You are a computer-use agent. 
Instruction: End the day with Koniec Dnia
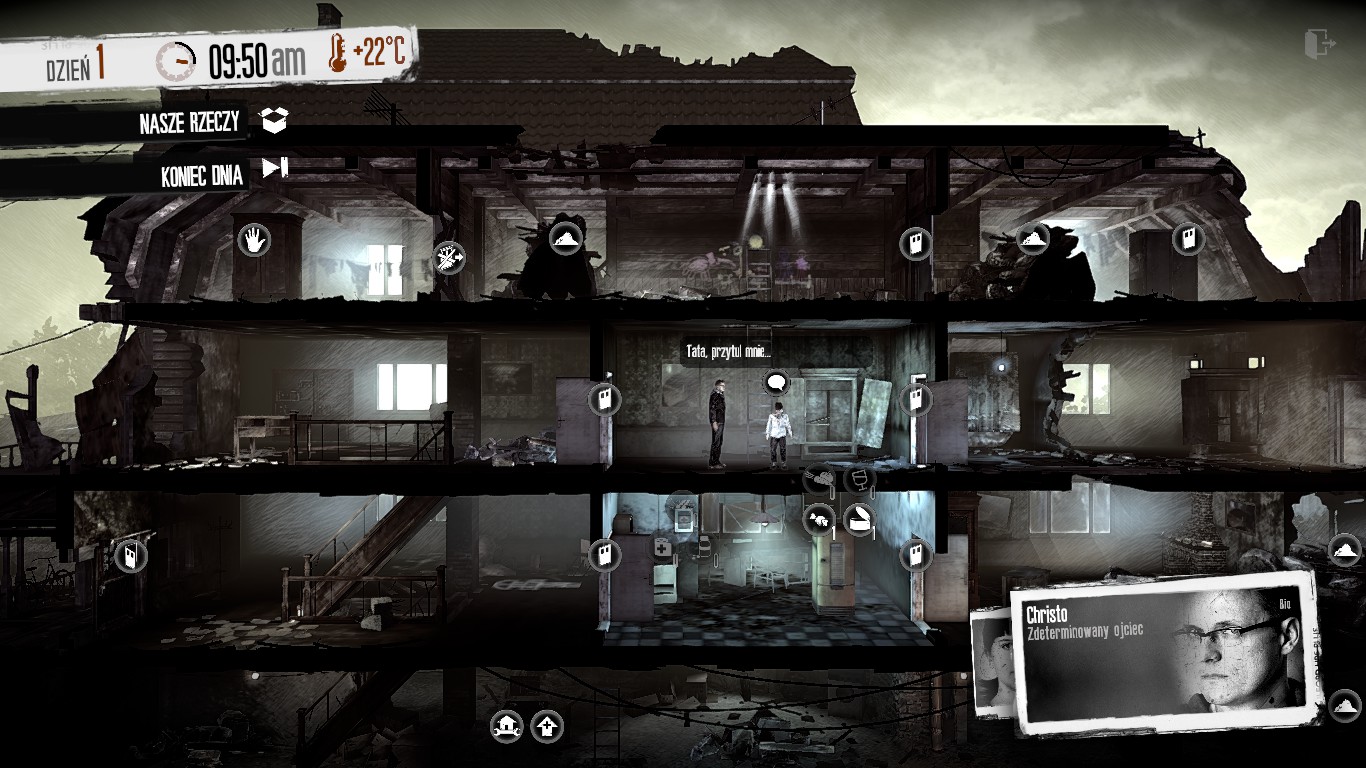click(x=274, y=168)
